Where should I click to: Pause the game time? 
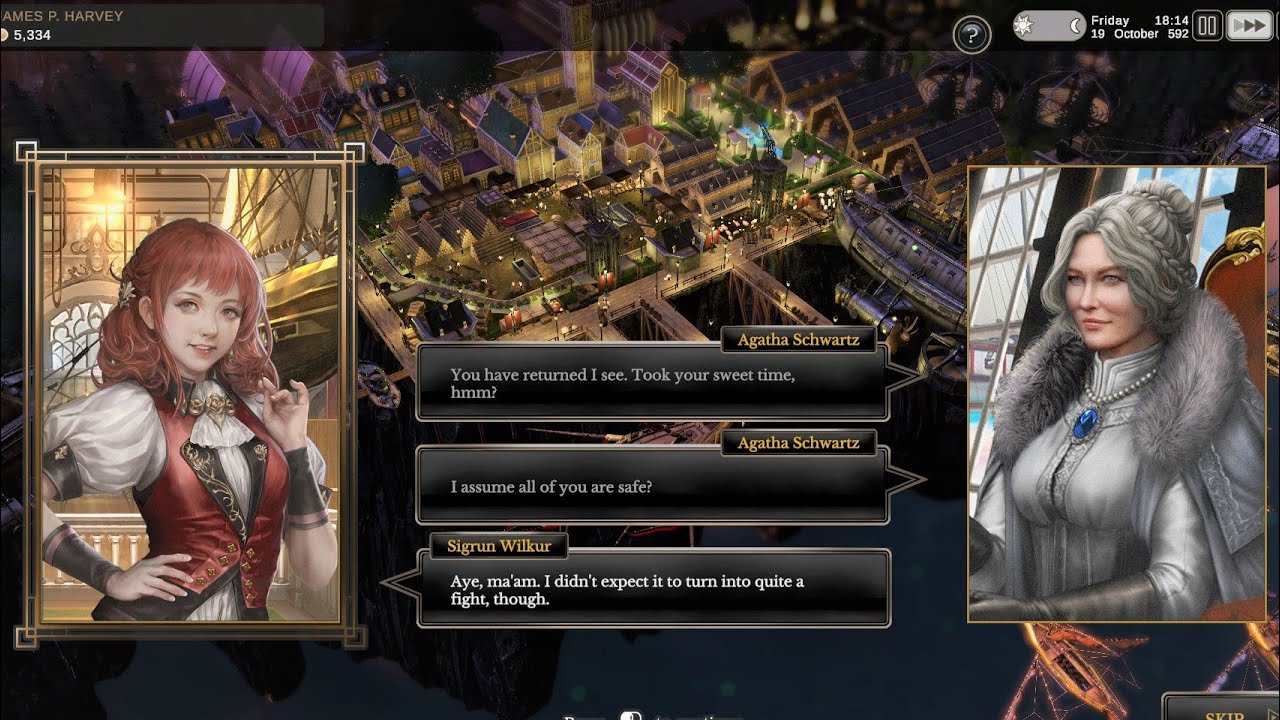1207,26
